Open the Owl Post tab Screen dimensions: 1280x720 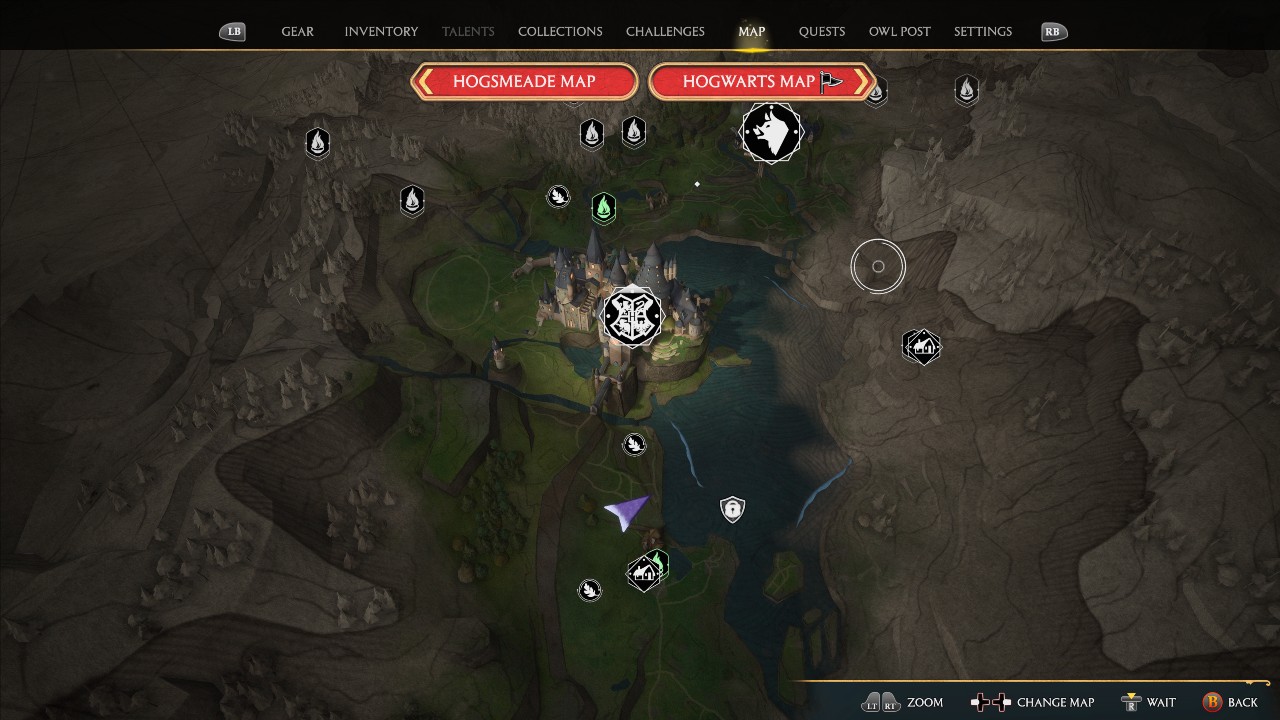[899, 32]
